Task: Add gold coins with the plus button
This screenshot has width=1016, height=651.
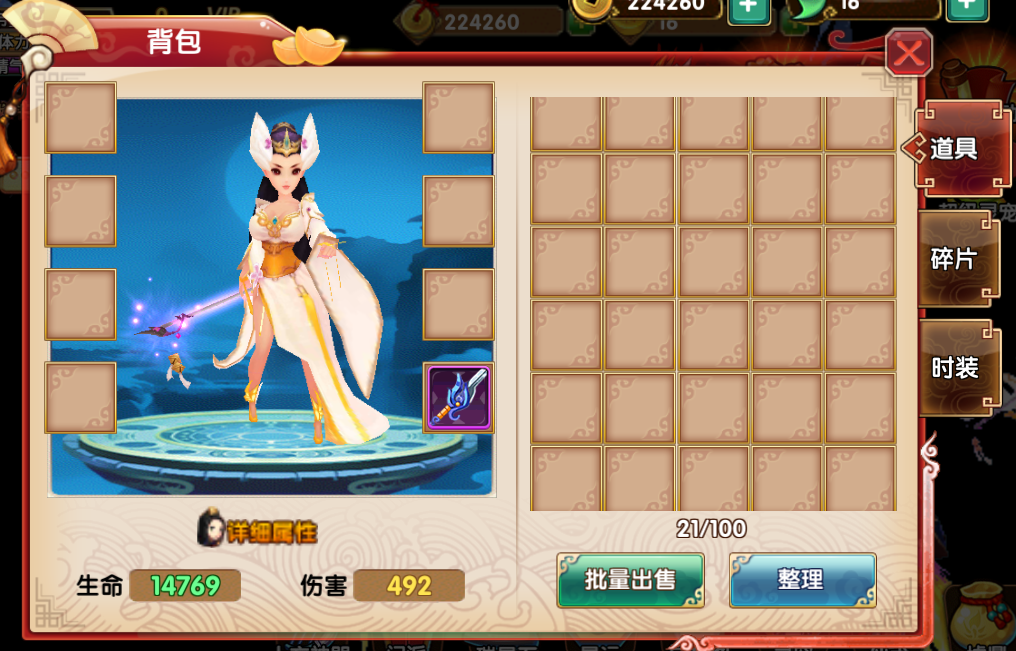Action: [x=748, y=7]
